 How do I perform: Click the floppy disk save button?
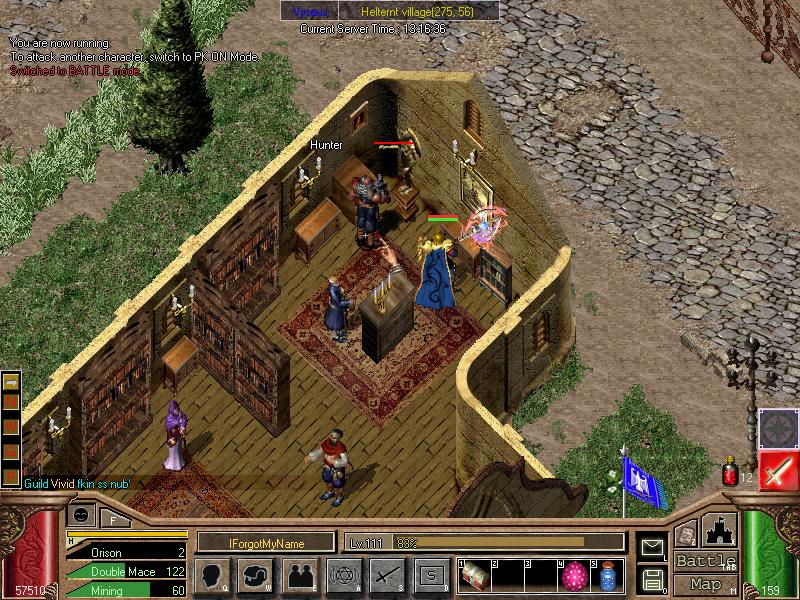pyautogui.click(x=652, y=578)
